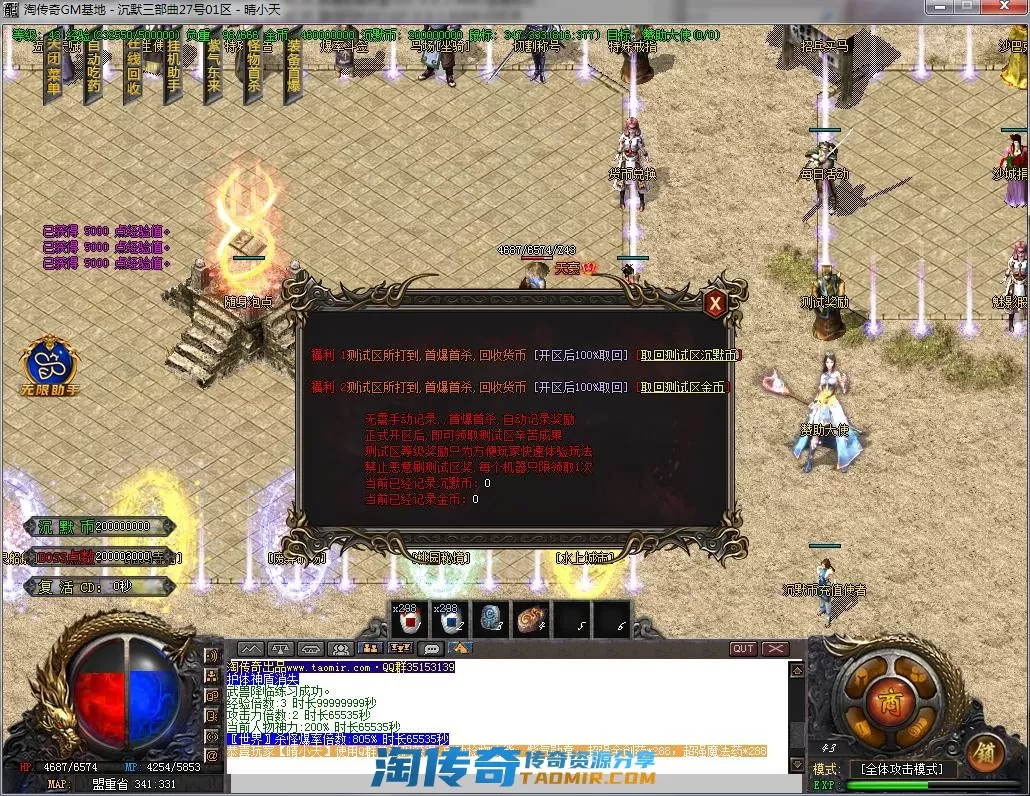Change the 全体攻击模式 attack mode
Image resolution: width=1030 pixels, height=796 pixels.
tap(901, 769)
